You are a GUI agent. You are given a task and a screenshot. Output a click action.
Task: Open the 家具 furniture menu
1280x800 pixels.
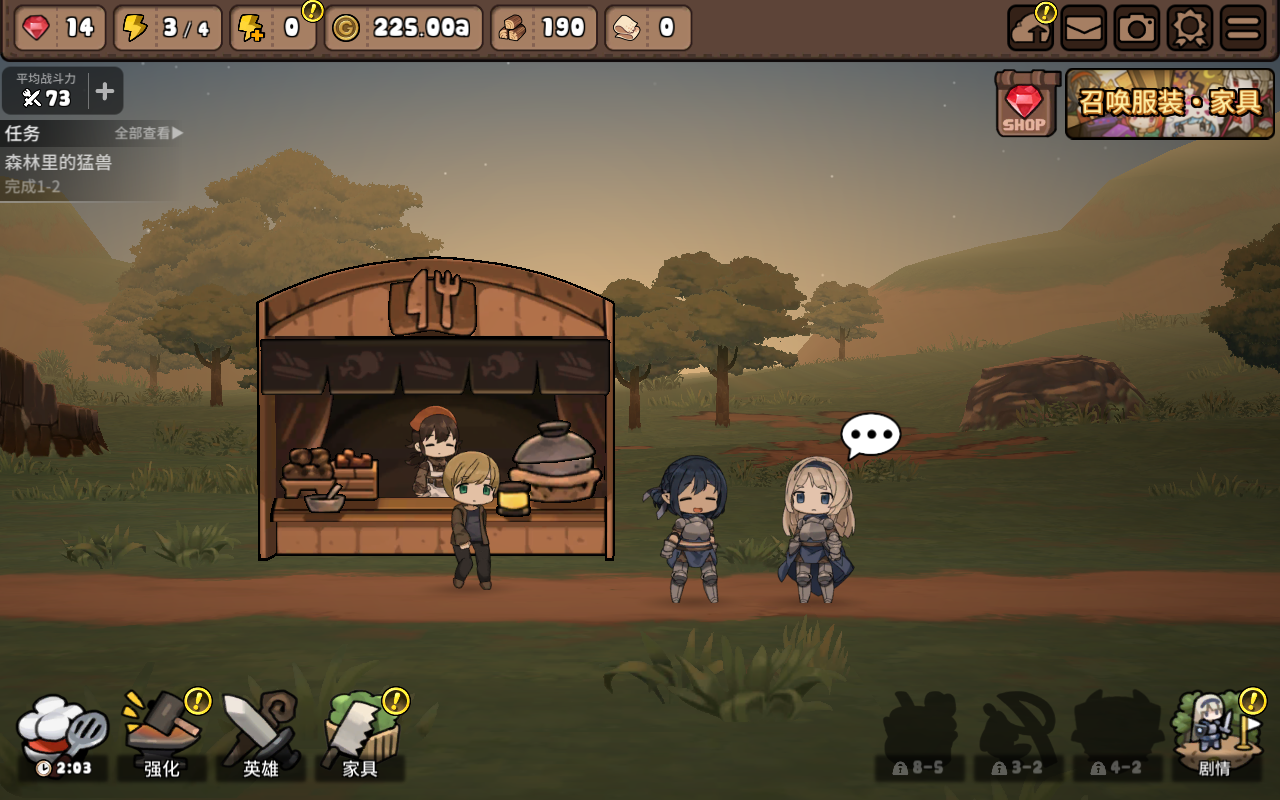pyautogui.click(x=360, y=735)
